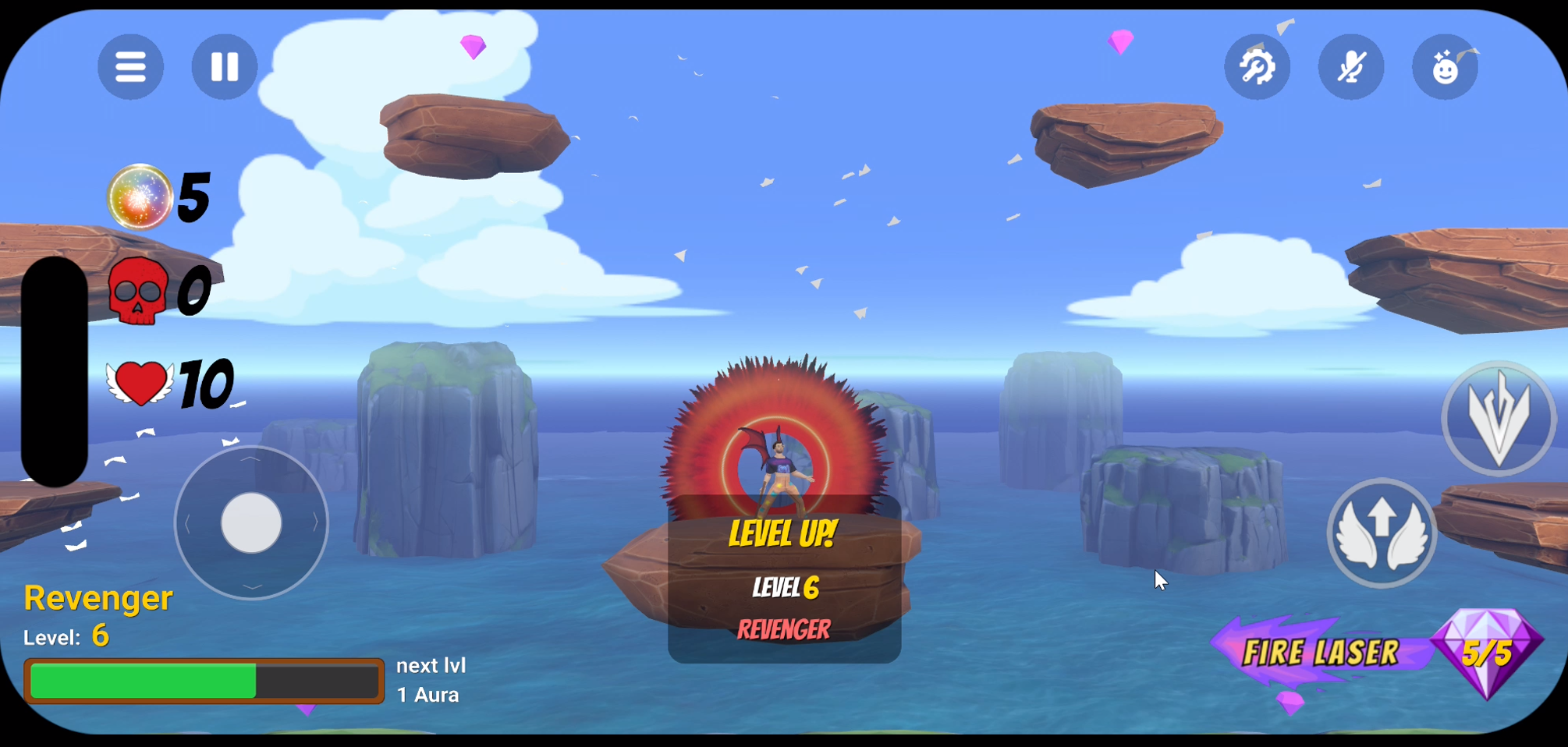The image size is (1568, 747).
Task: Open the wrench settings button
Action: click(1257, 67)
